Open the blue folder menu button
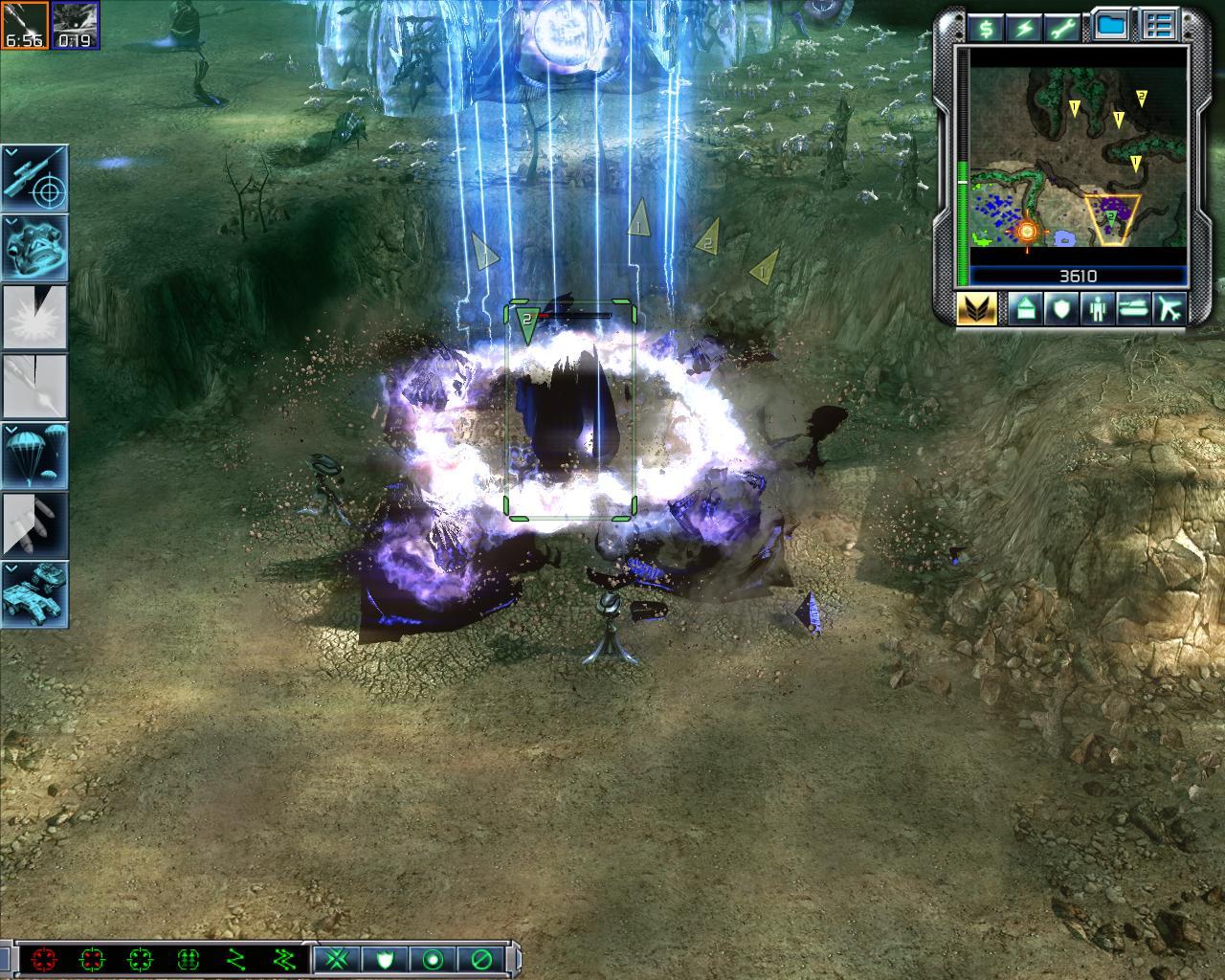The width and height of the screenshot is (1225, 980). [1111, 27]
